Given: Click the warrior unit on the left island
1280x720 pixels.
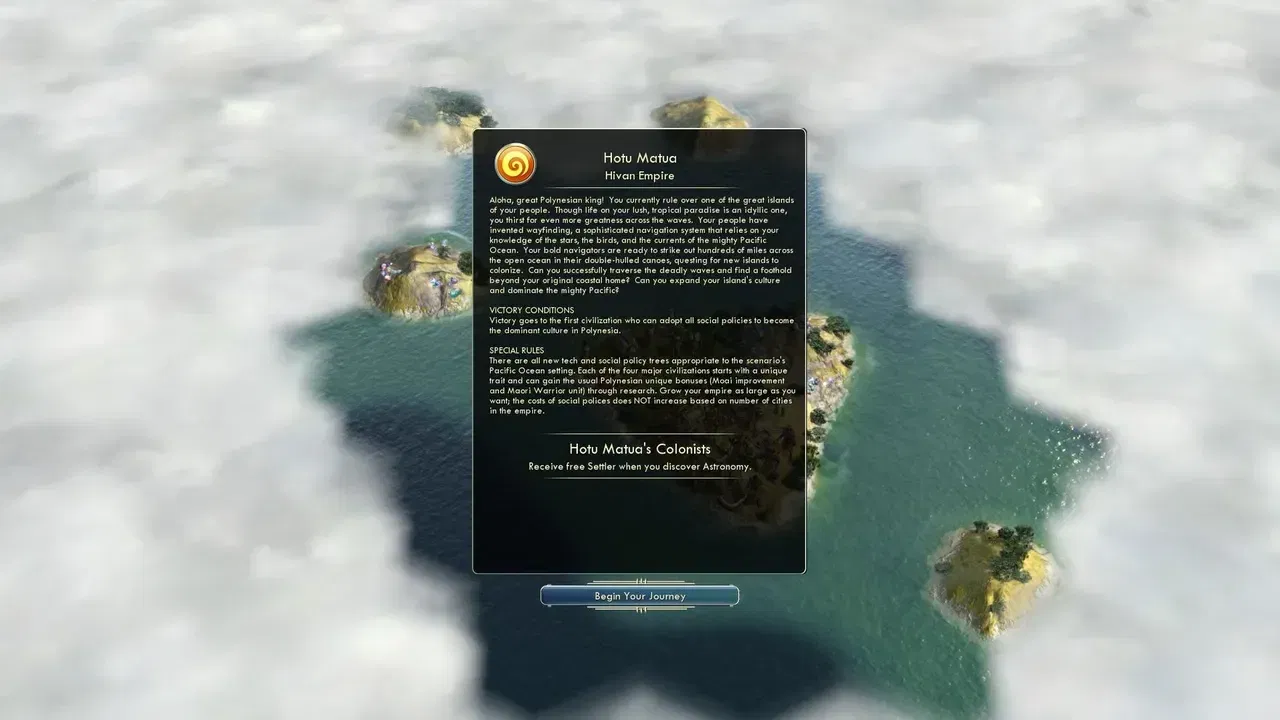Looking at the screenshot, I should pyautogui.click(x=385, y=266).
